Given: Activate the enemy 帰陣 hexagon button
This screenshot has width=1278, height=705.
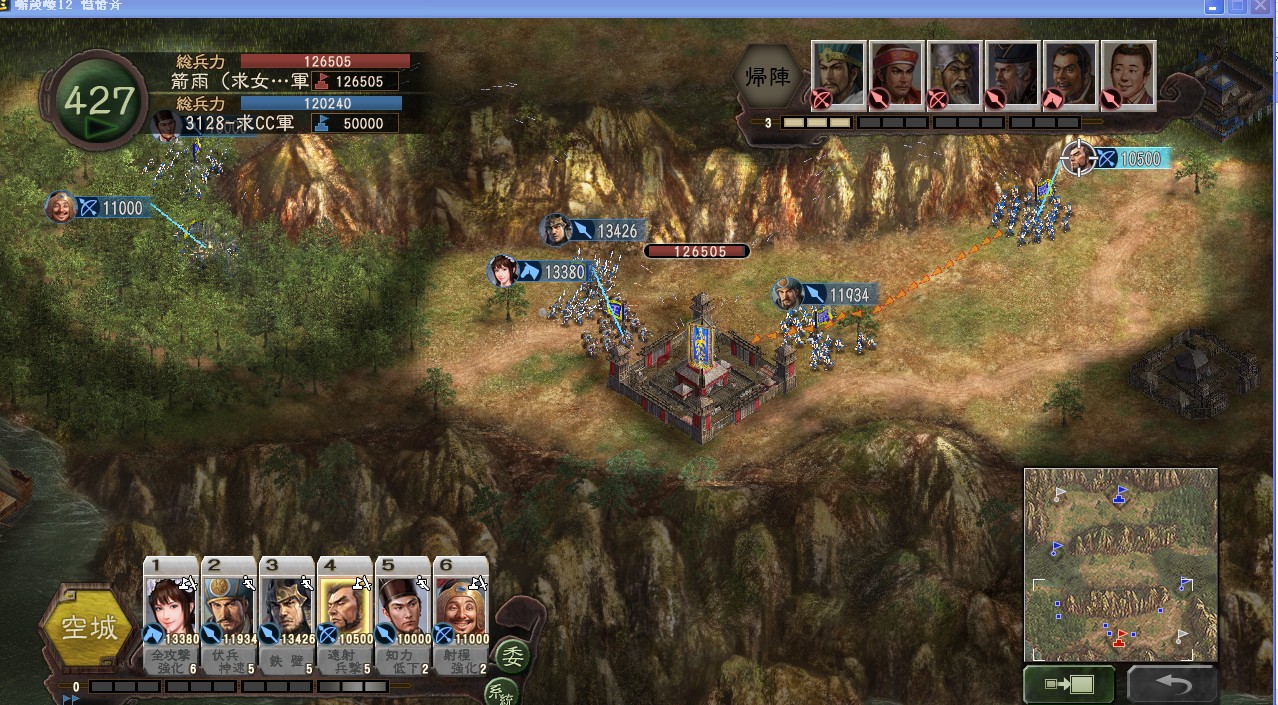Looking at the screenshot, I should 768,77.
